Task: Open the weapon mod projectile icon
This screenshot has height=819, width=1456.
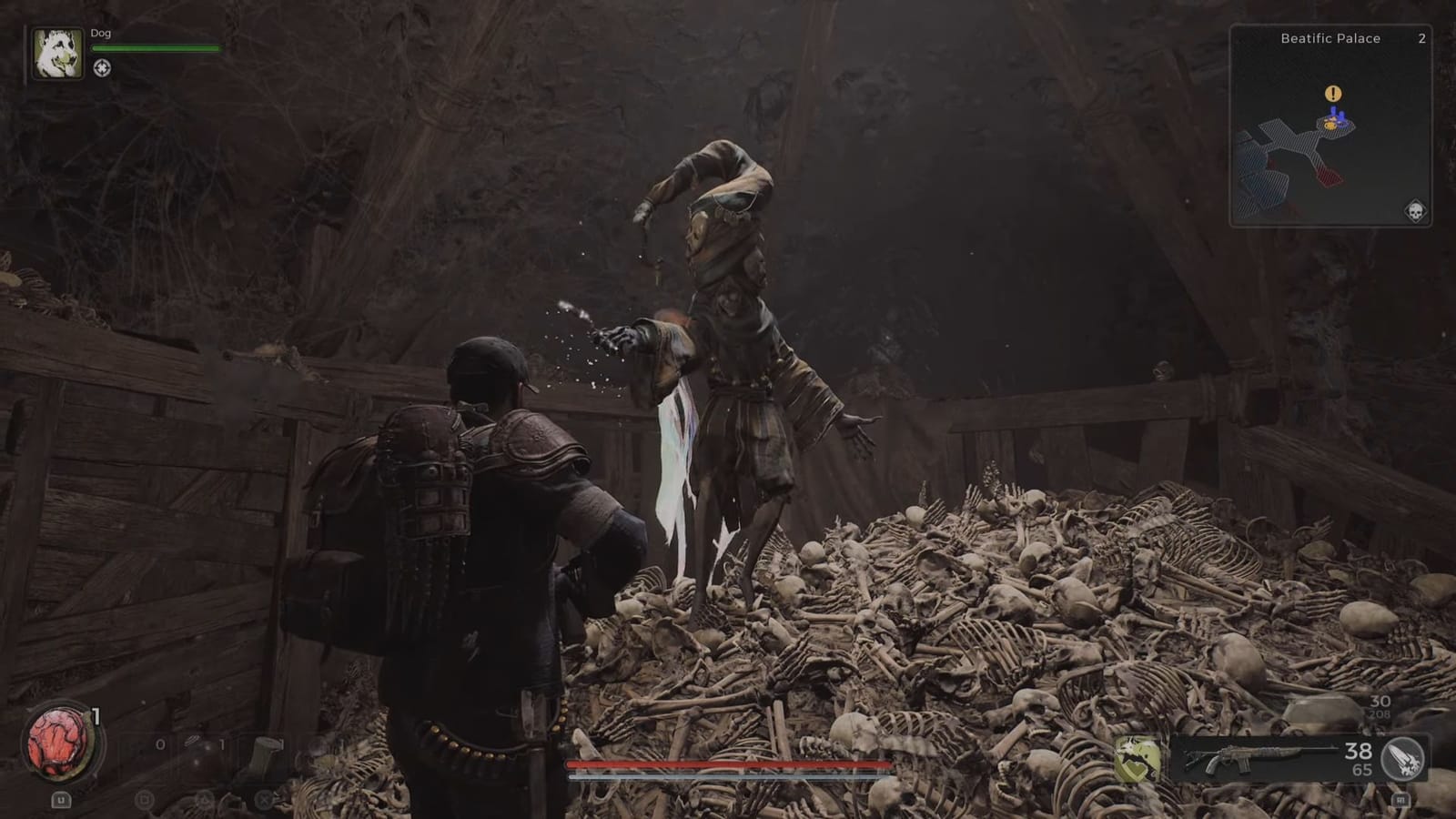Action: click(x=1401, y=758)
